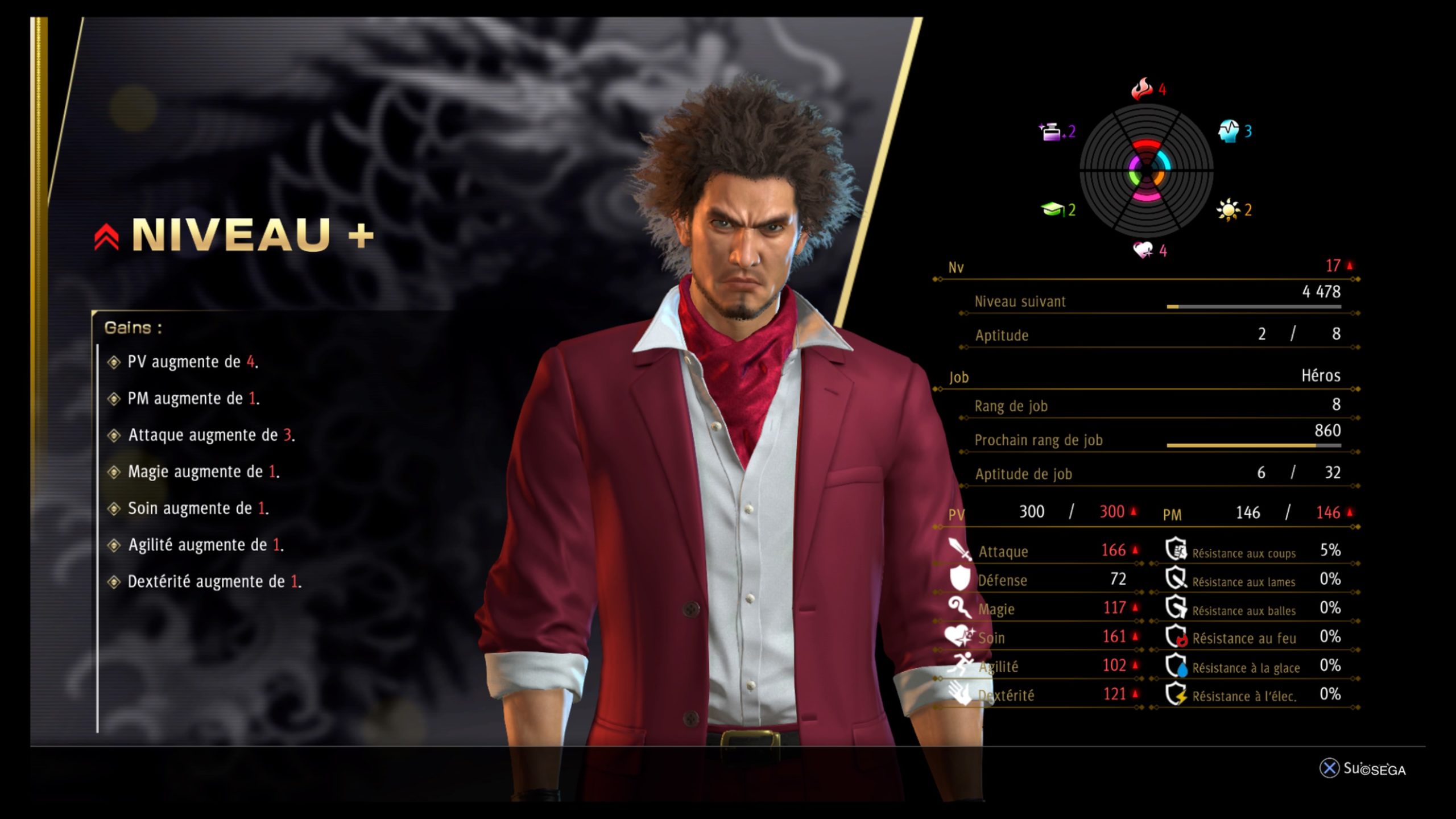Select the Résistance au feu shield icon

coord(1176,636)
